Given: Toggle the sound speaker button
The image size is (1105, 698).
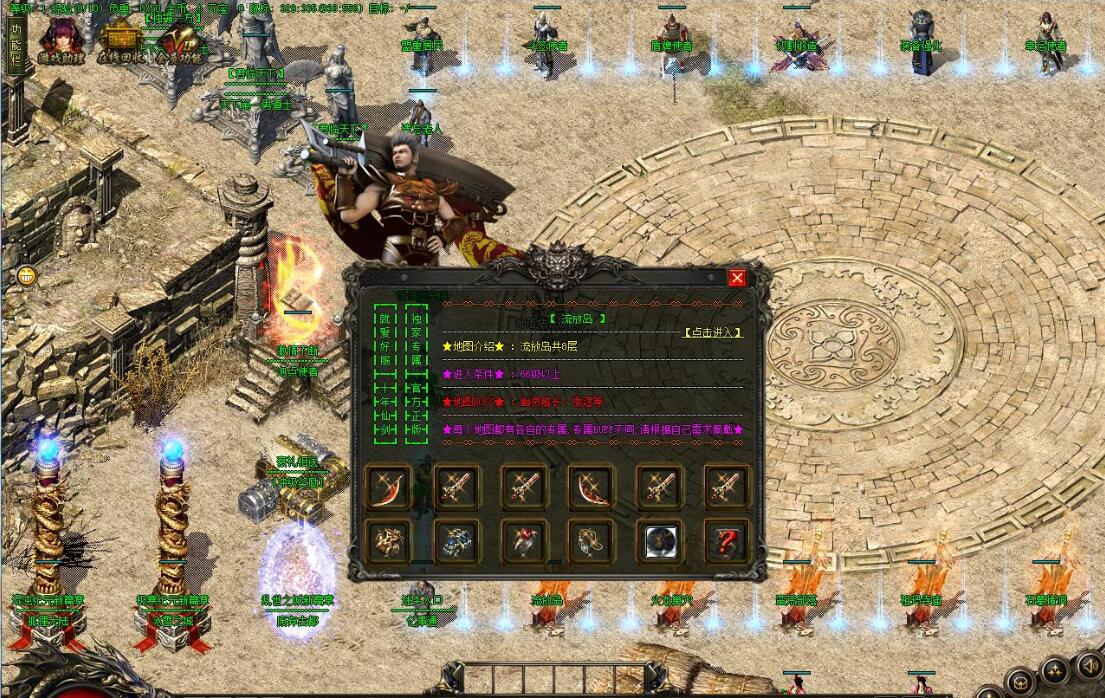Looking at the screenshot, I should pyautogui.click(x=1089, y=664).
